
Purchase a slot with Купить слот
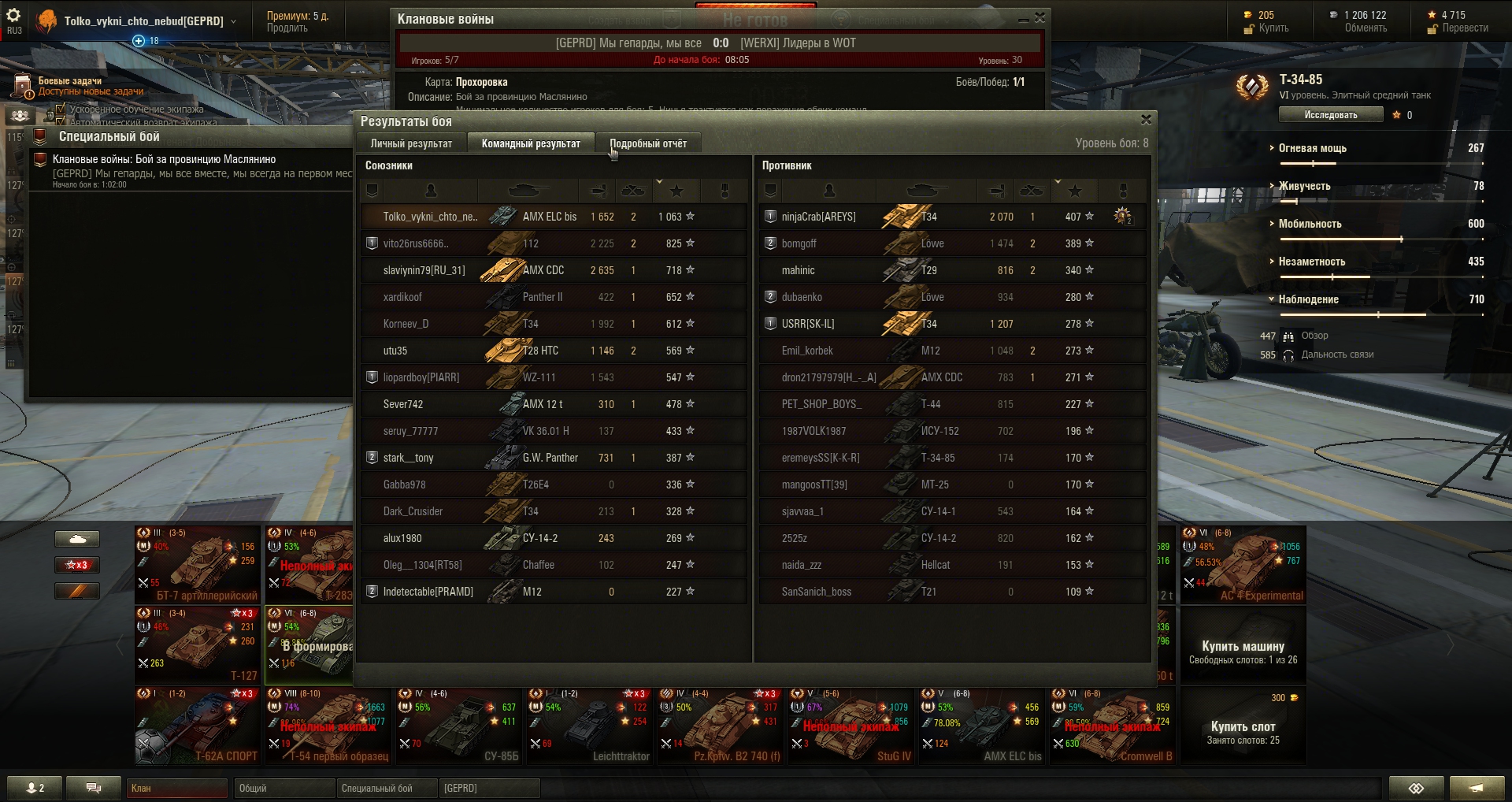pos(1243,726)
